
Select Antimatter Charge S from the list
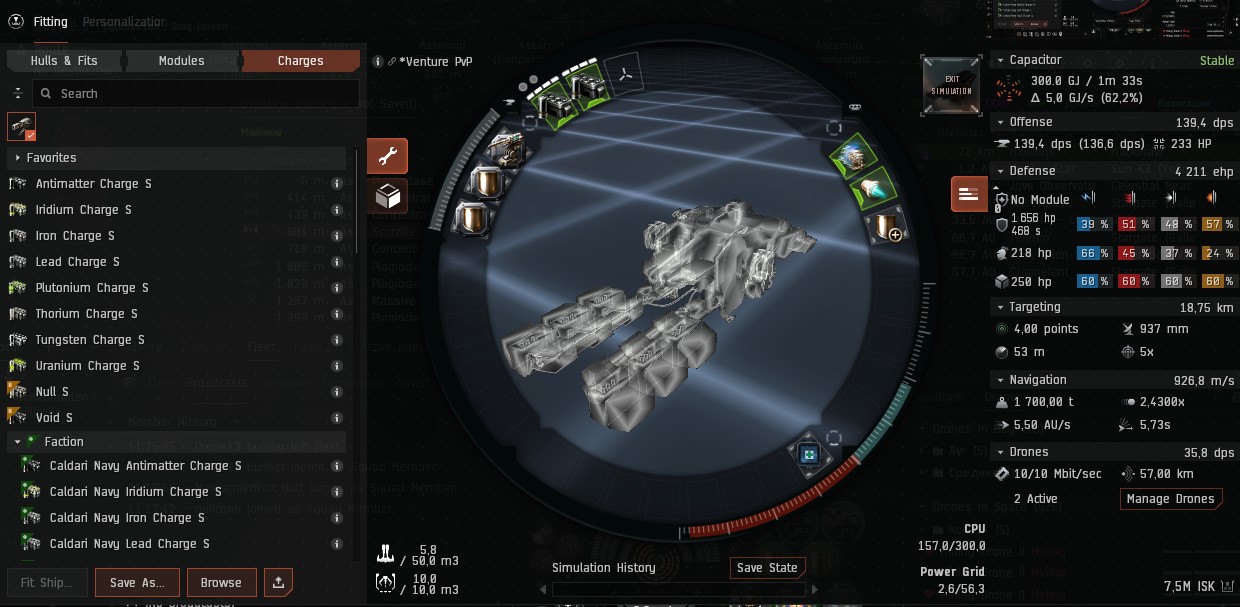94,184
